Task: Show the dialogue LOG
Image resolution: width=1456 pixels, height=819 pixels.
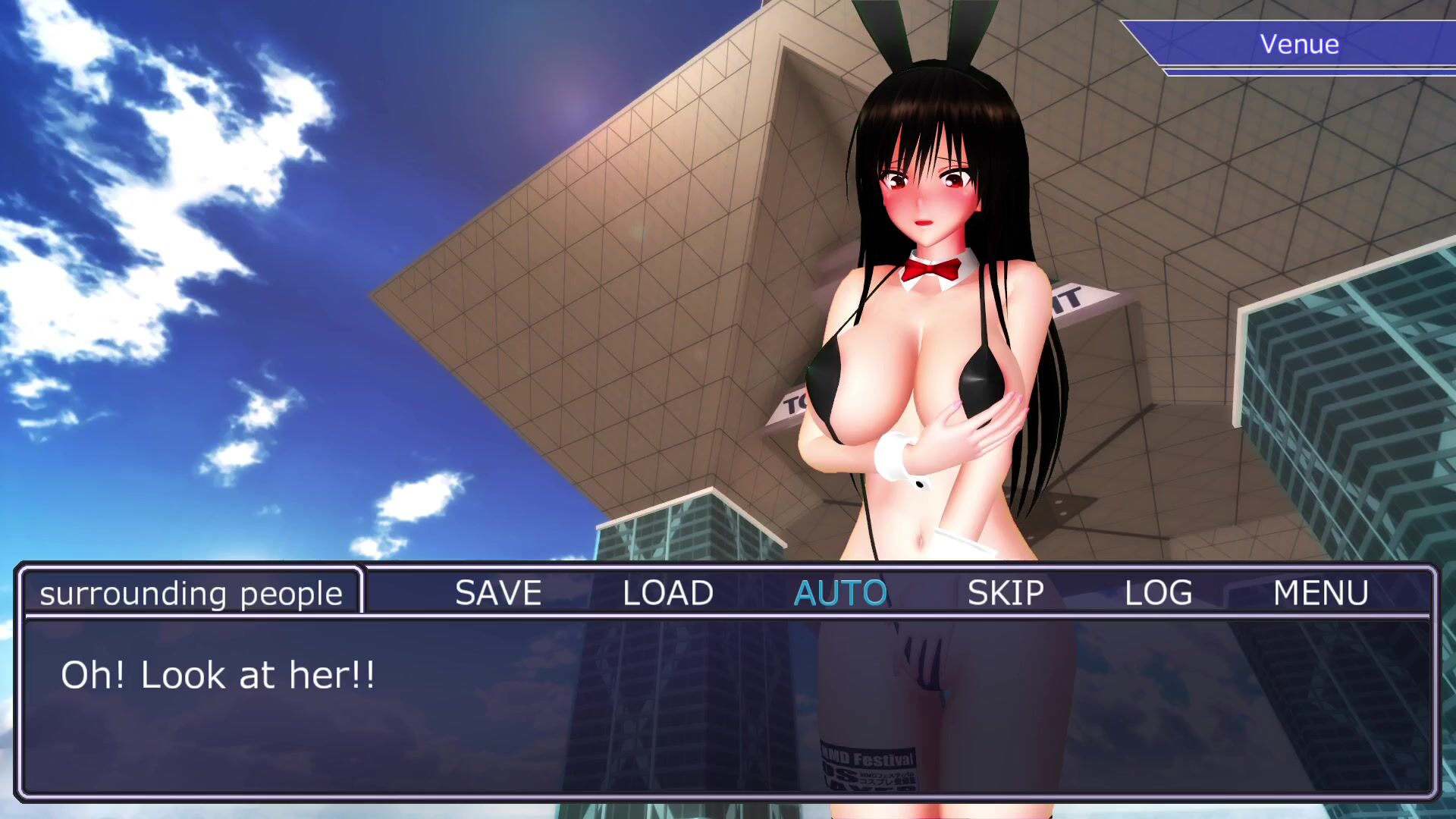Action: click(1158, 593)
